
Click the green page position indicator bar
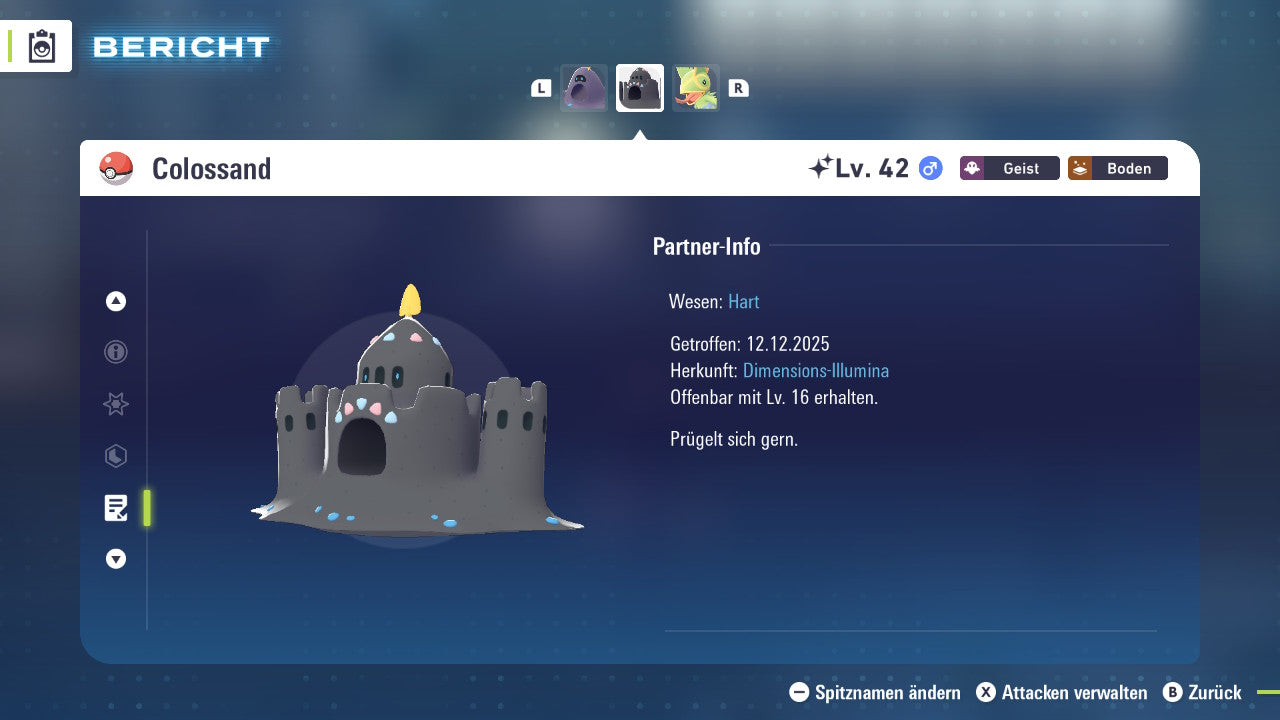coord(146,508)
